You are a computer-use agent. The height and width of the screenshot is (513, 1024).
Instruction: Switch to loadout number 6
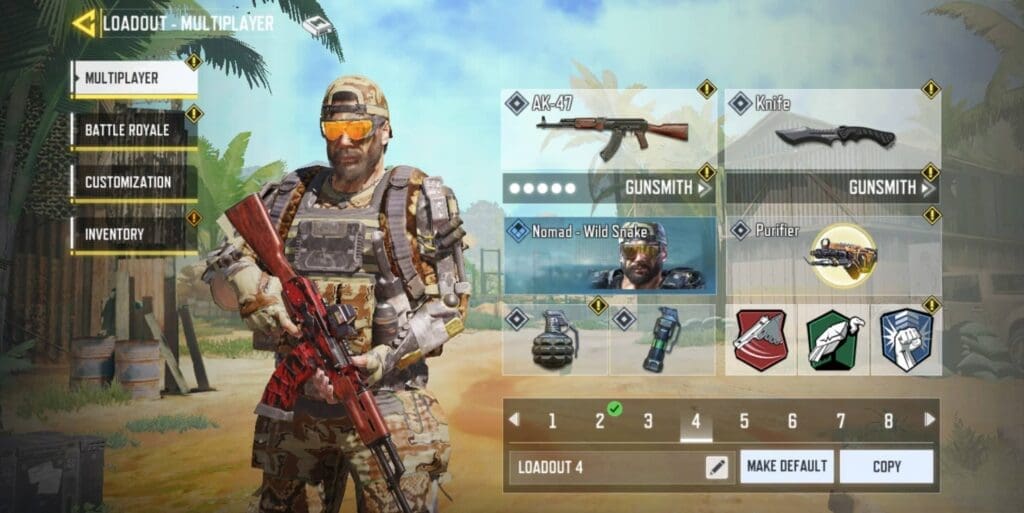(792, 421)
